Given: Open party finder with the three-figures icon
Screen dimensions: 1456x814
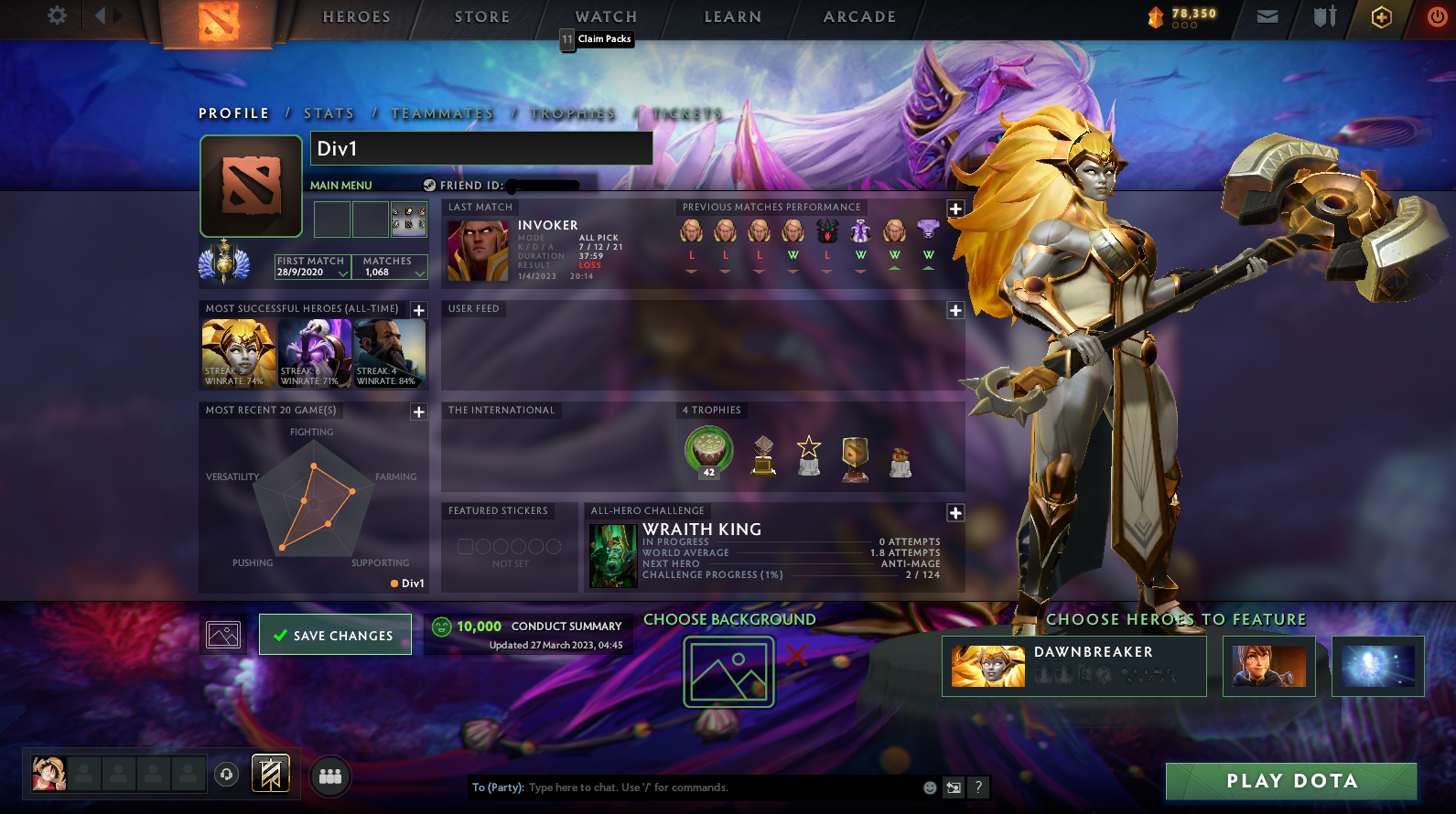Looking at the screenshot, I should coord(329,777).
